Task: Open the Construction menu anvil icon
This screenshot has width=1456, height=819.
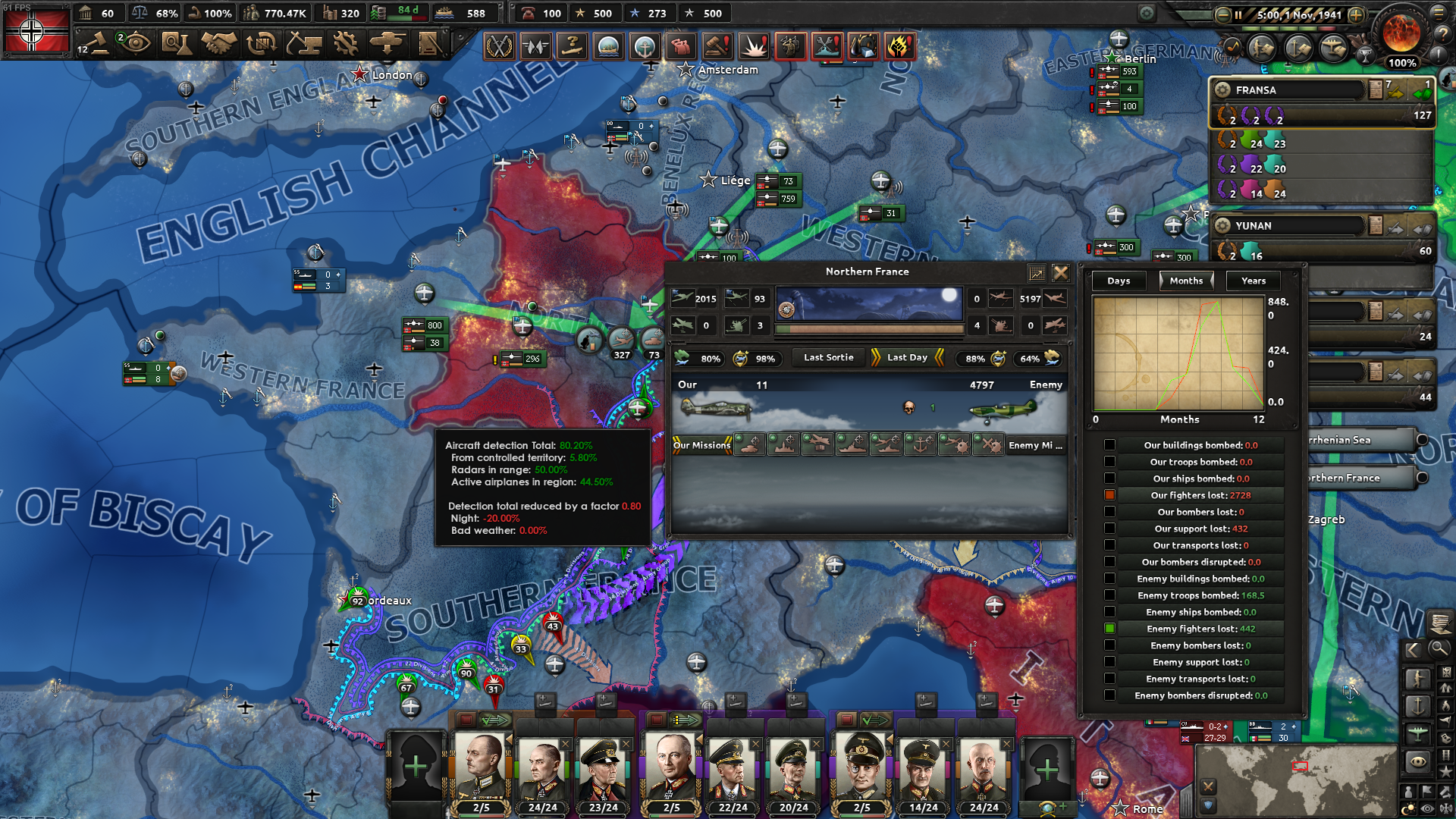Action: pyautogui.click(x=304, y=44)
